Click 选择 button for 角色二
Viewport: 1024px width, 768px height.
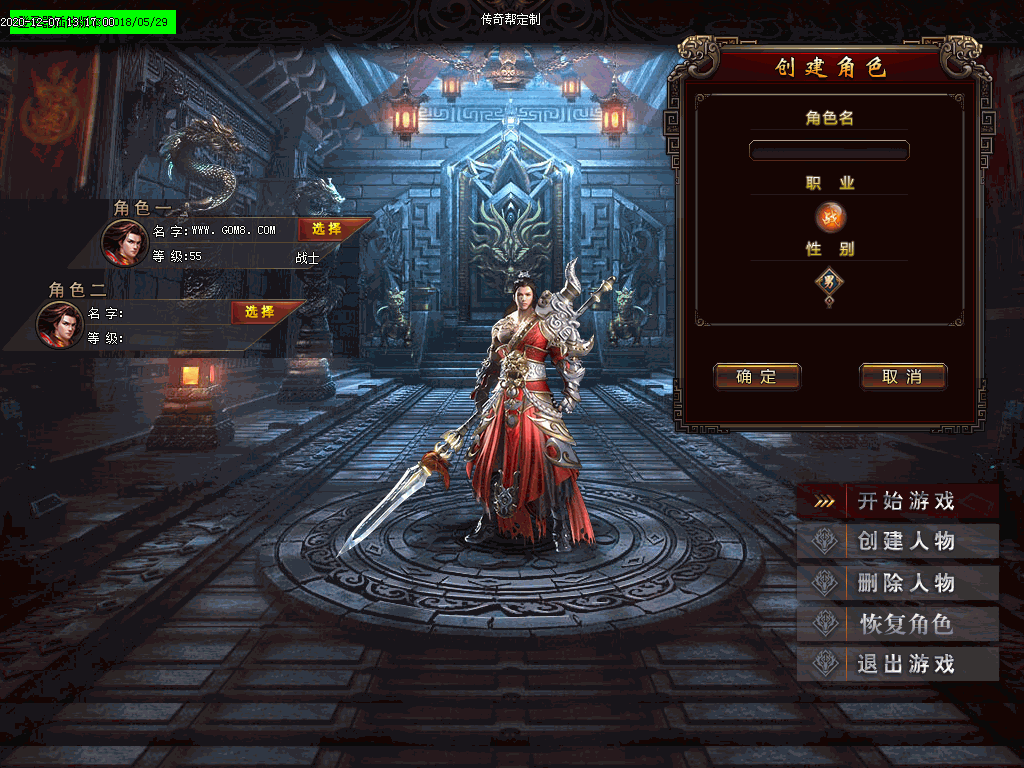tap(260, 312)
